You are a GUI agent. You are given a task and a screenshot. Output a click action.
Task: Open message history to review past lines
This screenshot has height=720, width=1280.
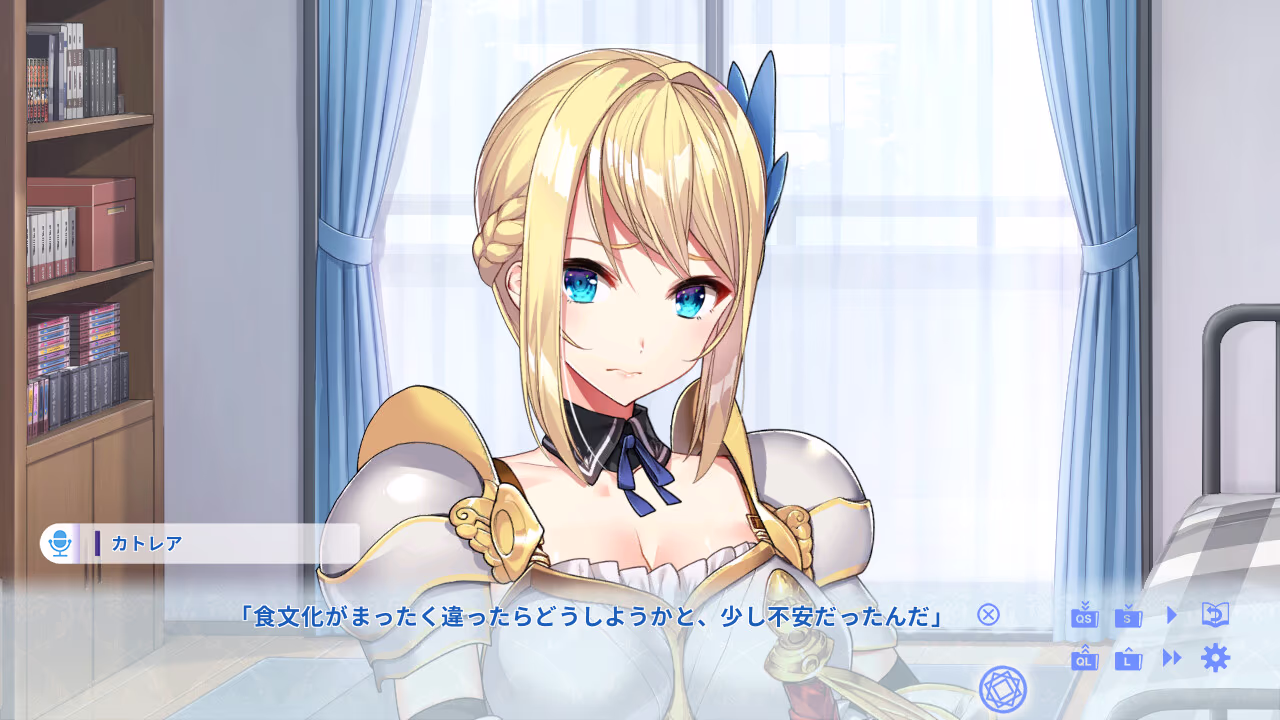point(1215,616)
